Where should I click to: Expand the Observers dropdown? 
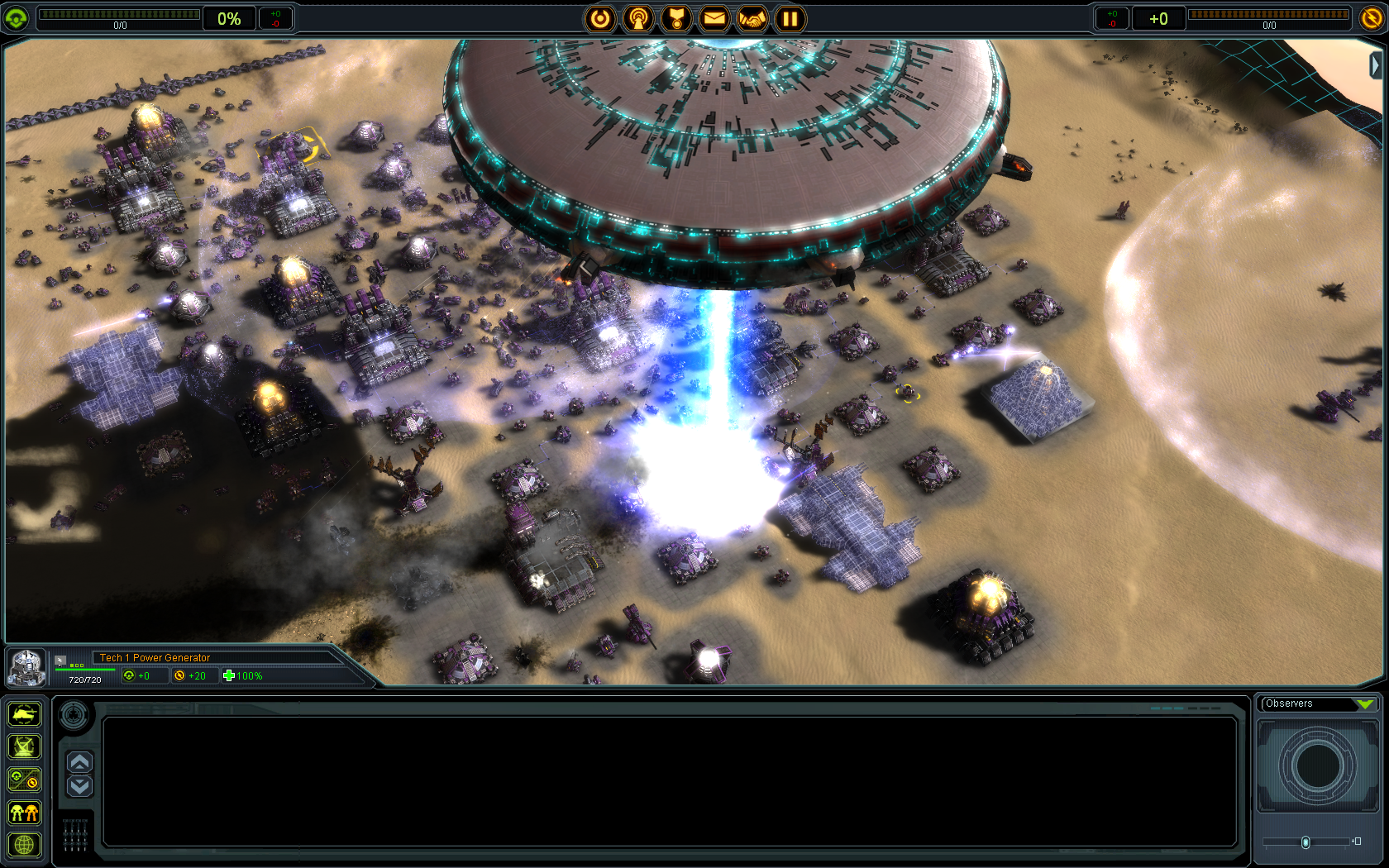pyautogui.click(x=1364, y=704)
